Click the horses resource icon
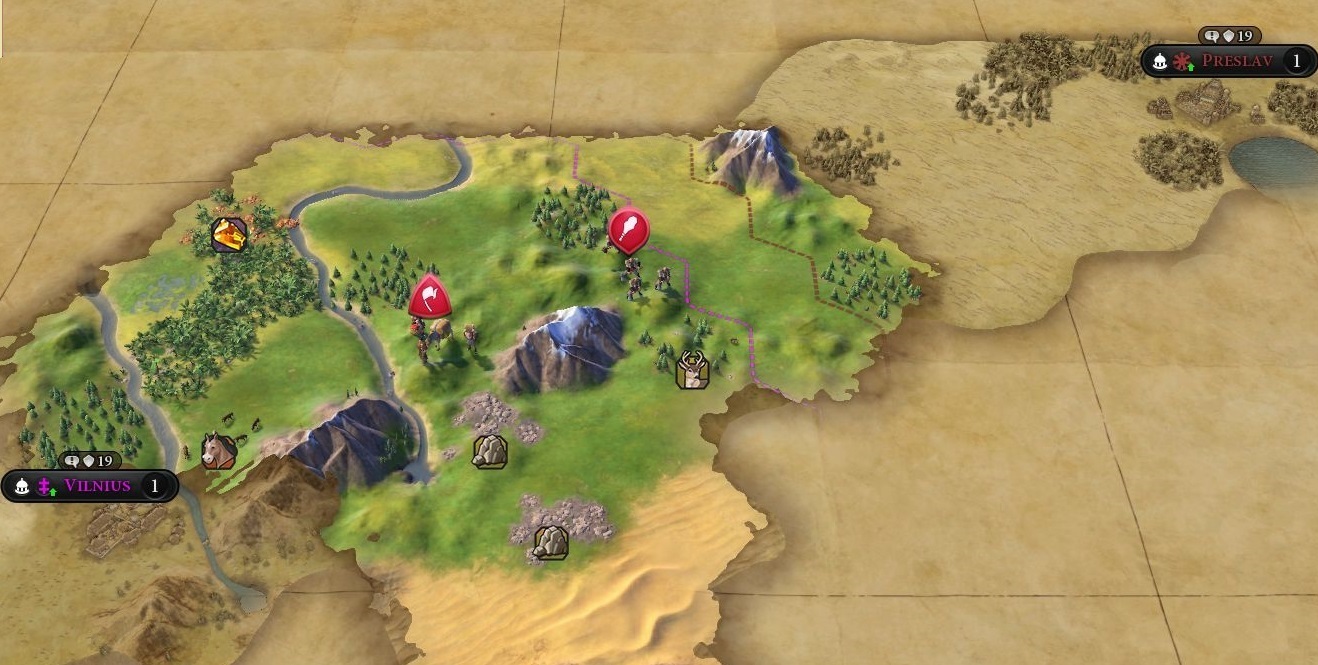 (x=218, y=450)
